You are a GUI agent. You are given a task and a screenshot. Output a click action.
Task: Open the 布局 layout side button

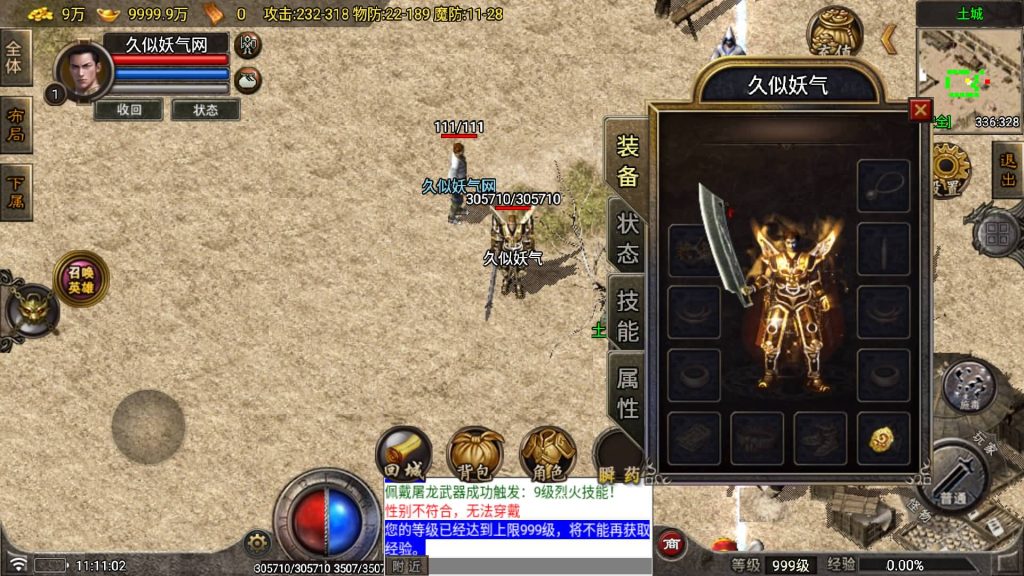16,125
